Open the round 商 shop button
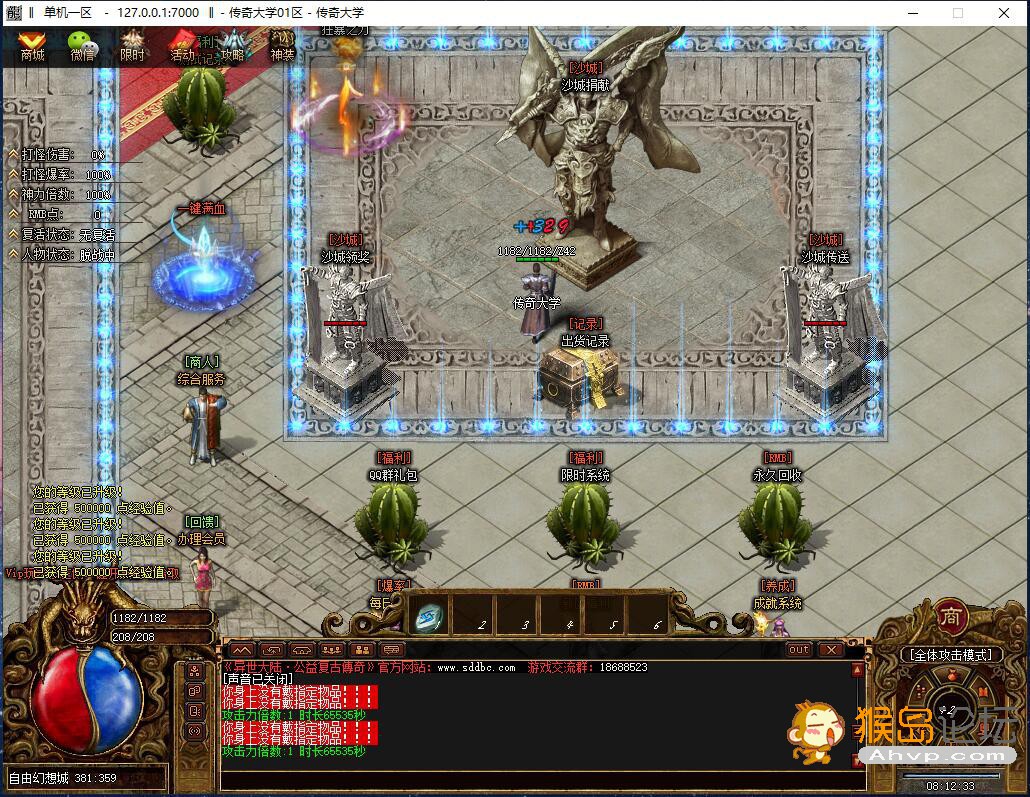 [x=951, y=618]
